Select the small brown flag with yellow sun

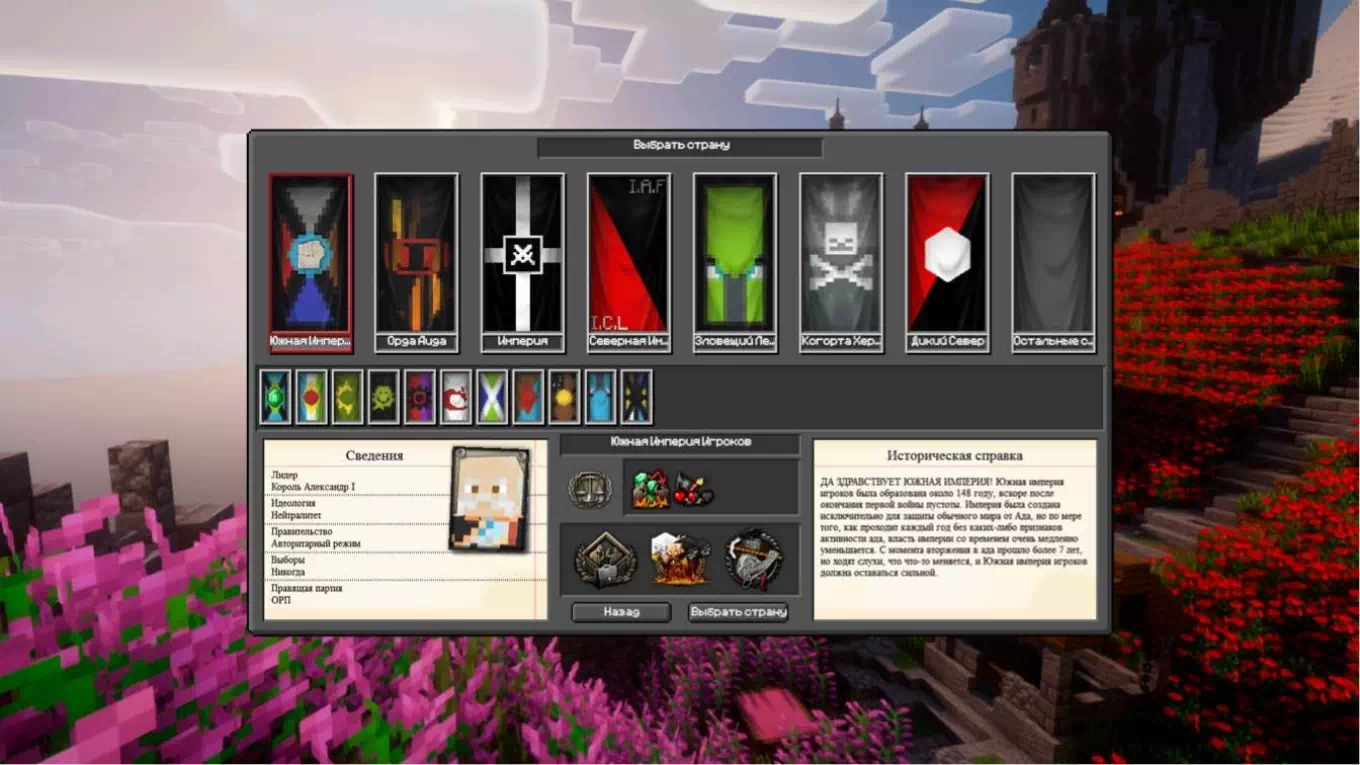pyautogui.click(x=564, y=397)
